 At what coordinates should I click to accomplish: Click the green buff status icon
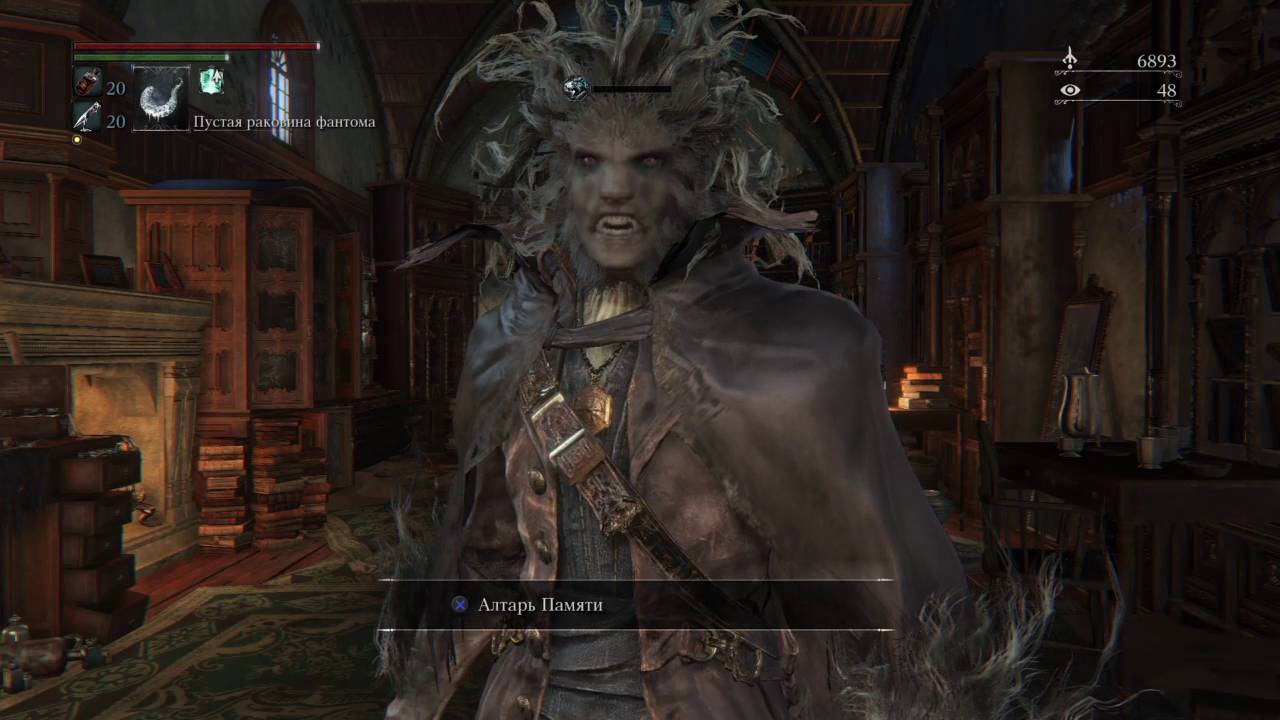tap(210, 81)
